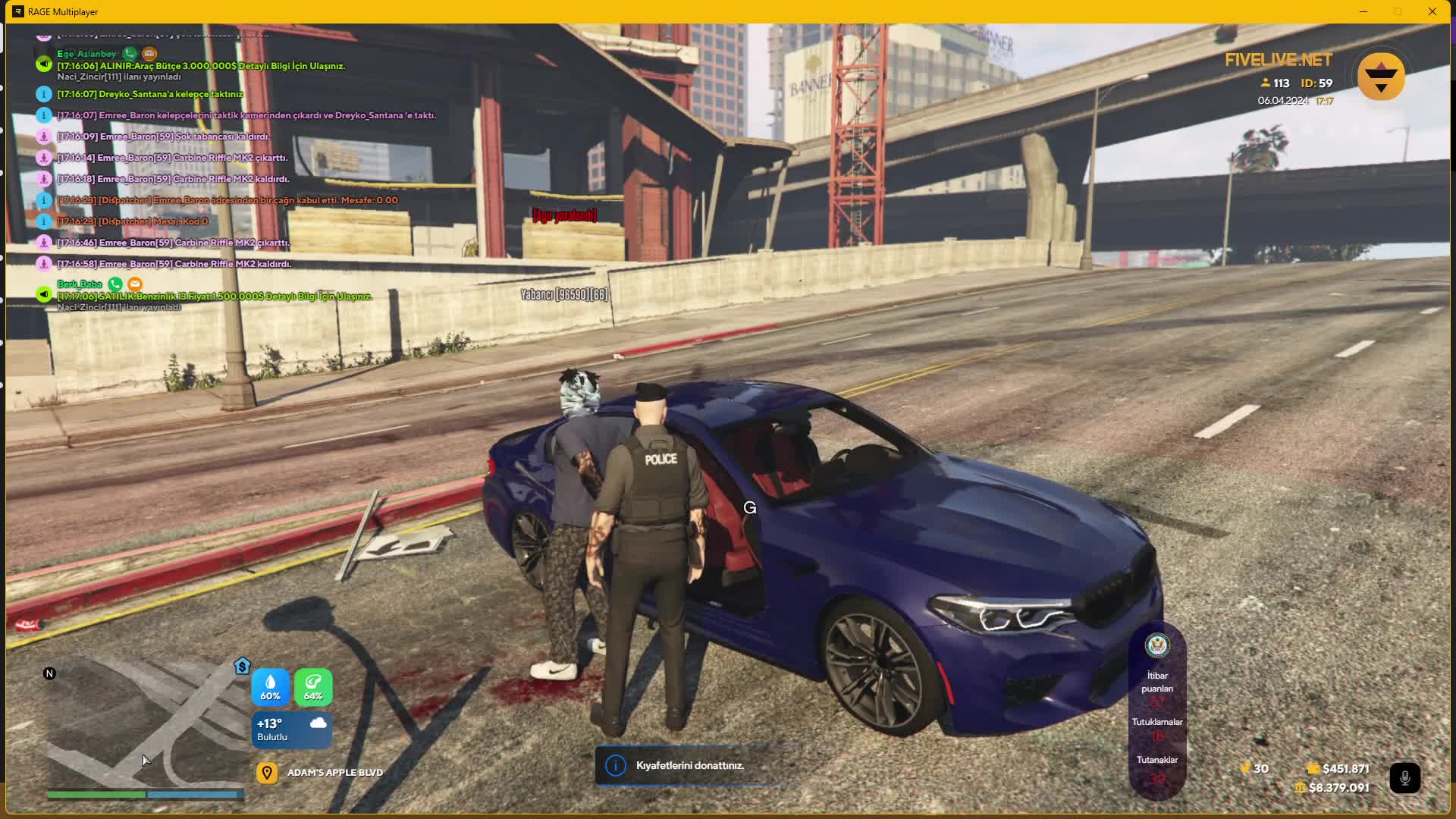Viewport: 1456px width, 819px height.
Task: Minimize the RAGE Multiplayer window
Action: 1363,11
